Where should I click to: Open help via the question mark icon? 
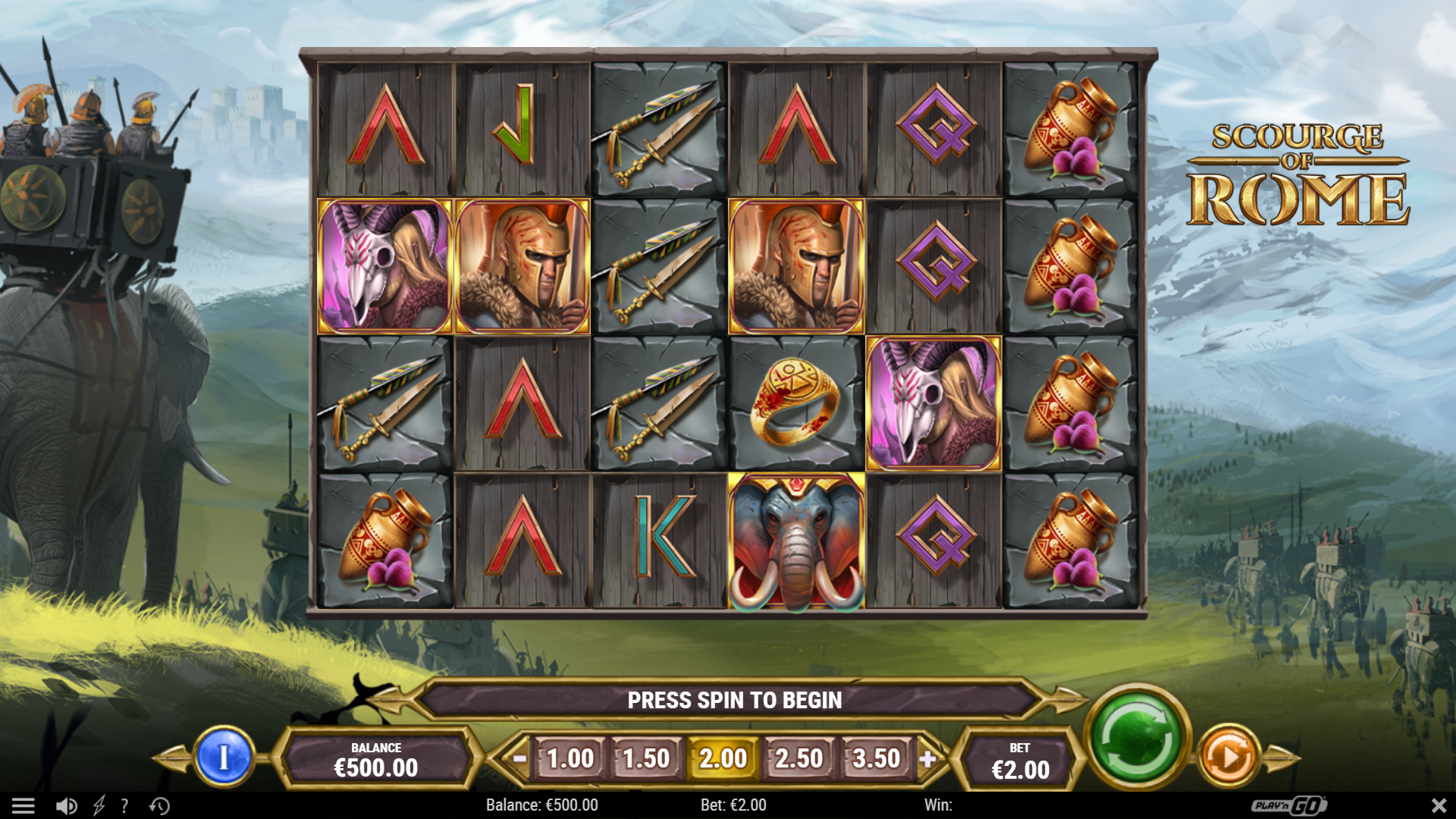(x=124, y=805)
